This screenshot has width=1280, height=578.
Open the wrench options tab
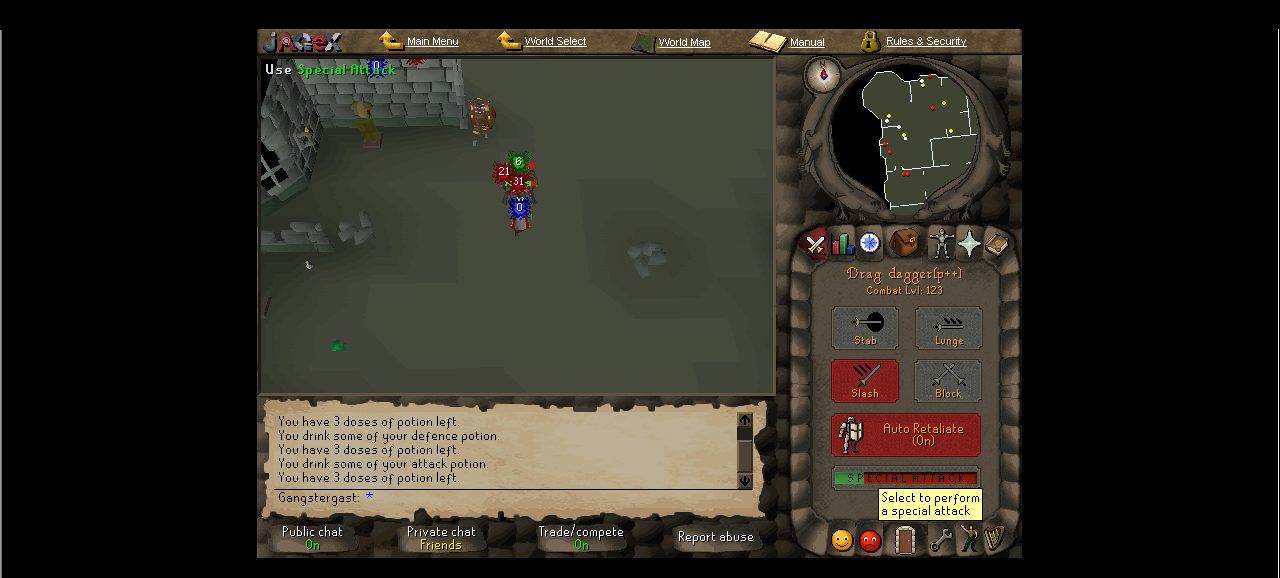pos(940,541)
